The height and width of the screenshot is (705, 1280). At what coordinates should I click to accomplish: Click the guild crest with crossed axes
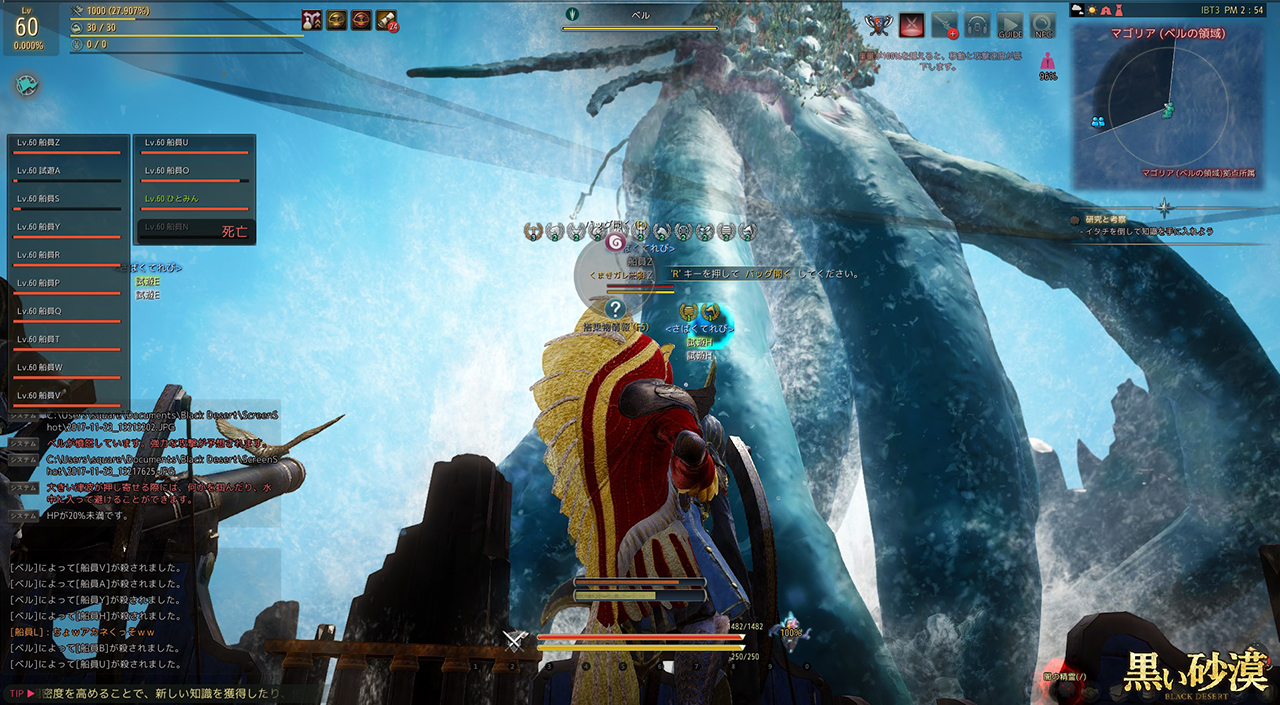(878, 24)
